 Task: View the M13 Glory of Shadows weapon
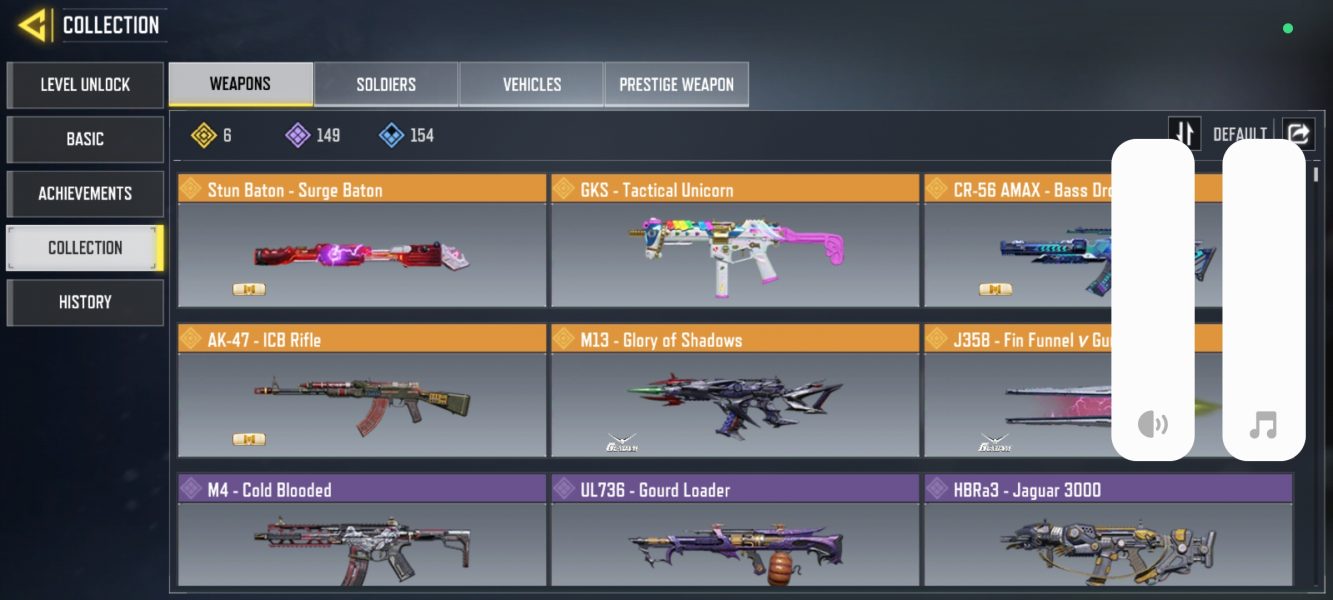coord(735,392)
